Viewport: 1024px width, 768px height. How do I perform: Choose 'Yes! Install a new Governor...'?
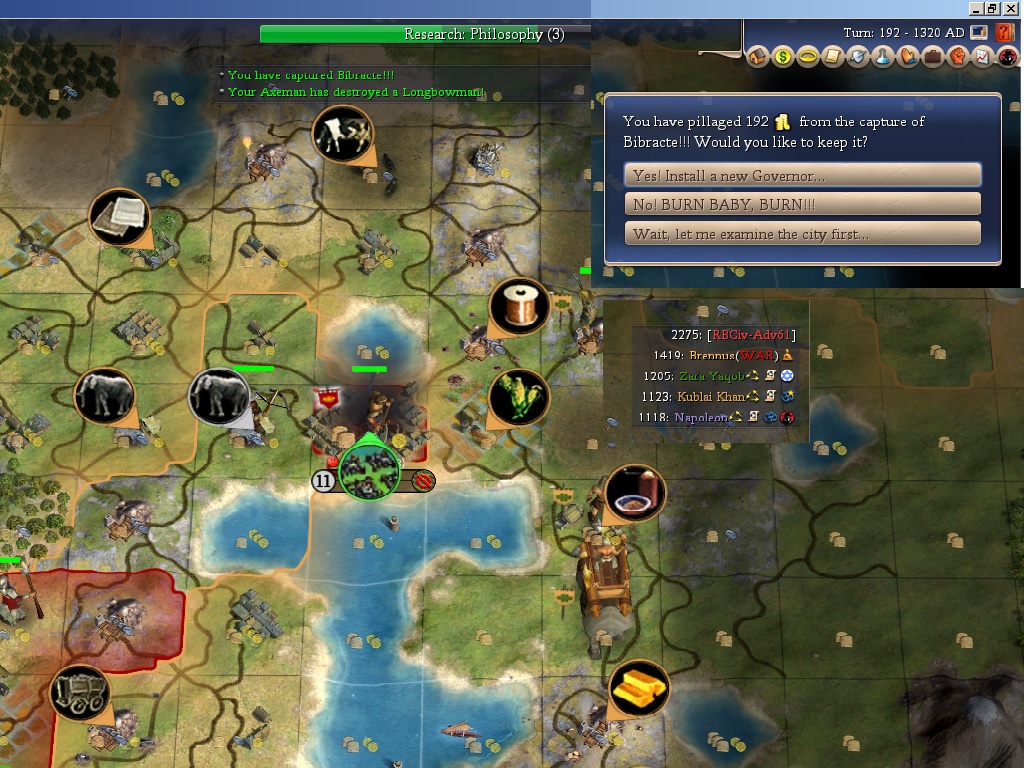click(x=802, y=176)
